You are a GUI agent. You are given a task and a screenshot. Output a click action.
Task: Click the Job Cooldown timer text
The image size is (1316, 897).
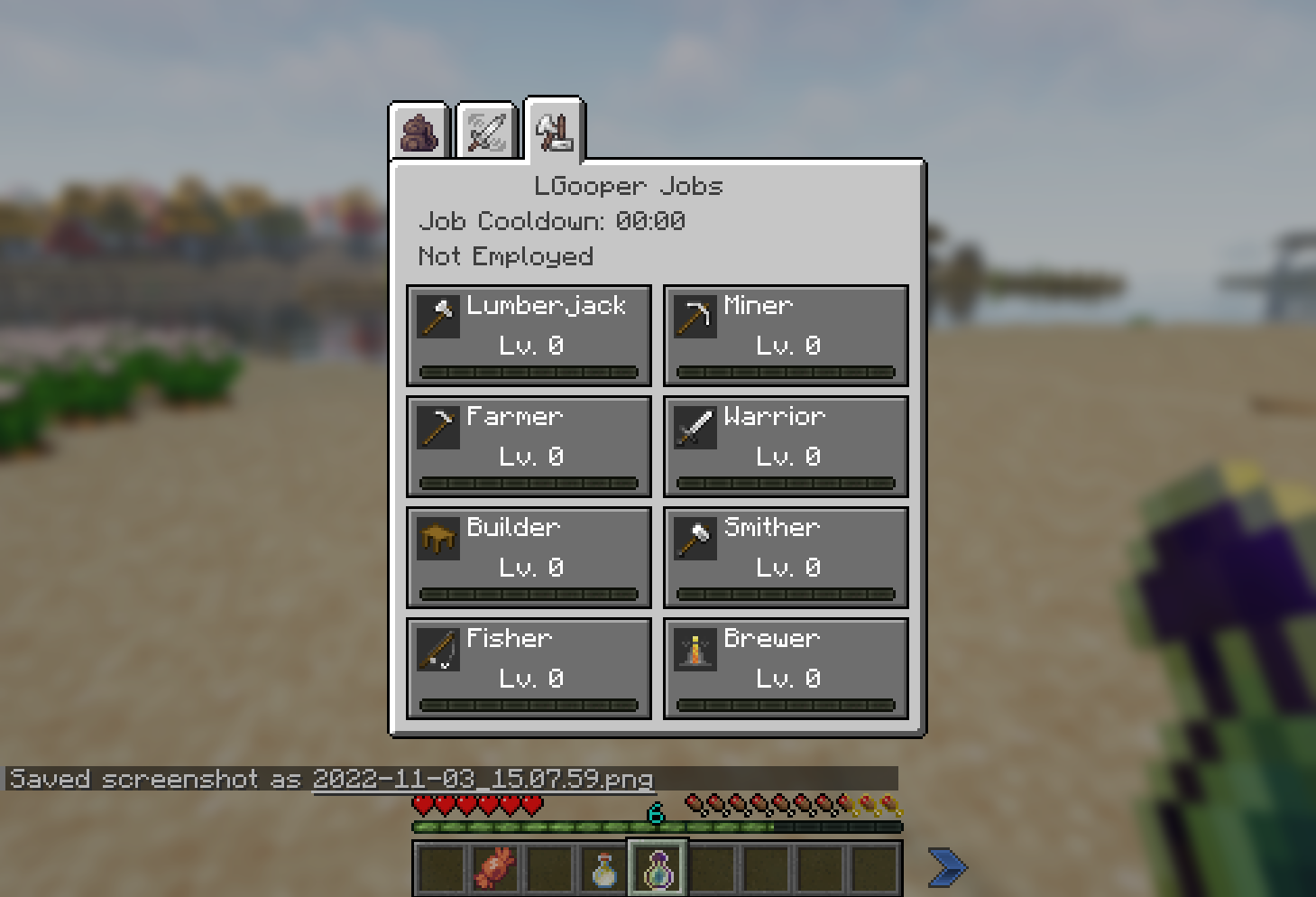tap(552, 220)
